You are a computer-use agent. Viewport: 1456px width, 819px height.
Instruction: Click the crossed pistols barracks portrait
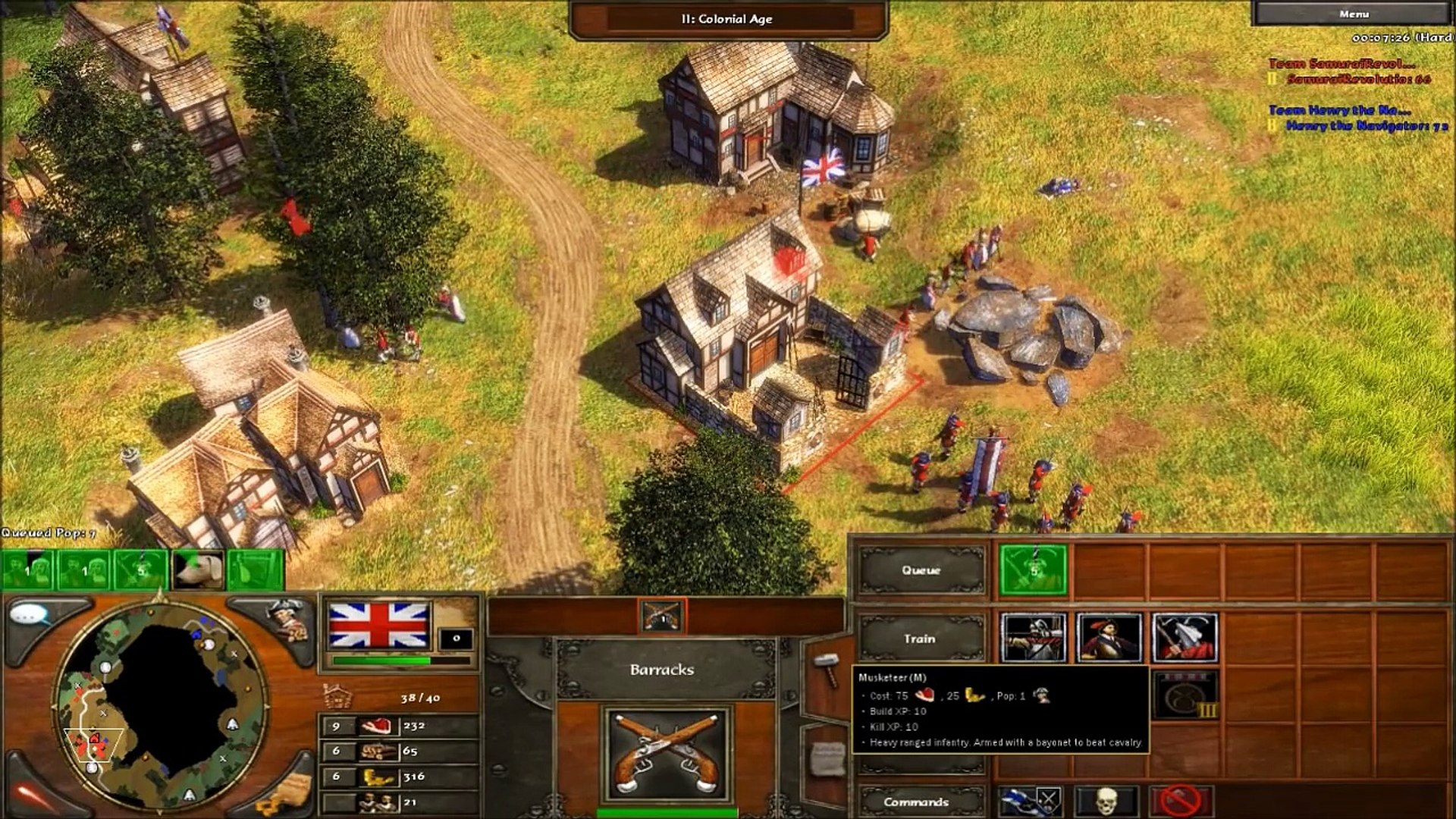(x=667, y=754)
